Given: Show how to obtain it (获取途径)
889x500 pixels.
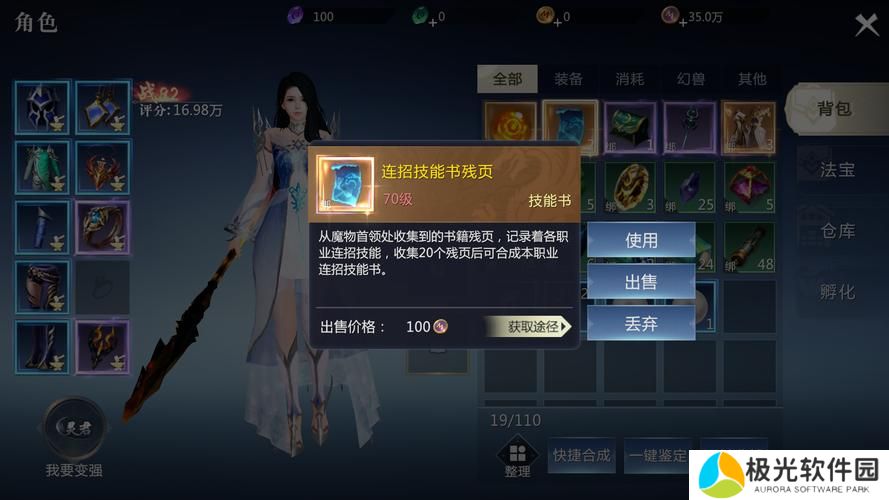Looking at the screenshot, I should (527, 326).
